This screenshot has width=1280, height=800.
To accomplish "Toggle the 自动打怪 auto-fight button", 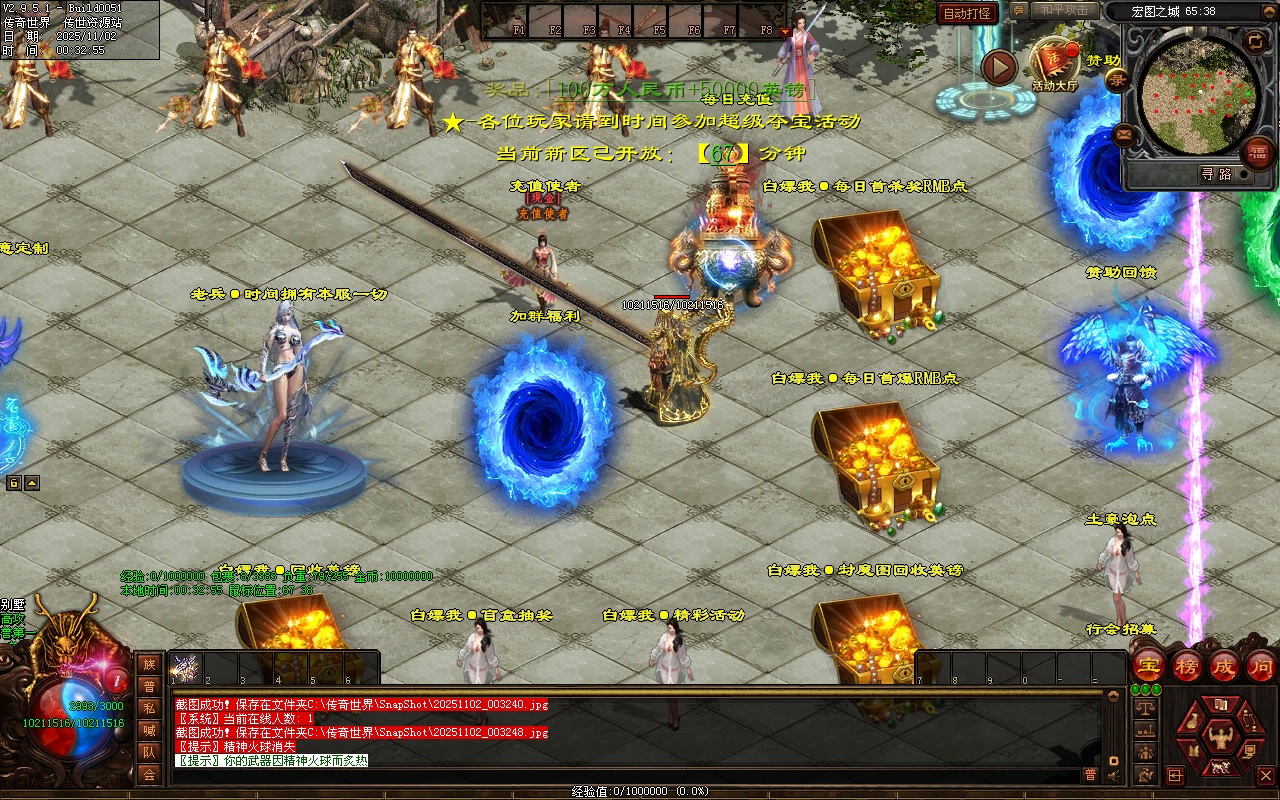I will [968, 14].
